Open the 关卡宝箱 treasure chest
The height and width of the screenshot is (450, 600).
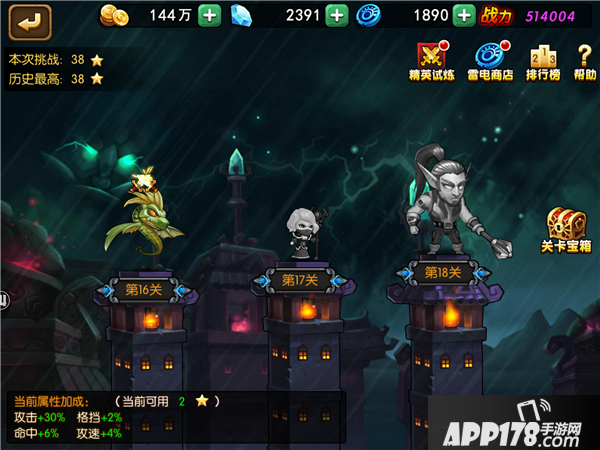point(567,232)
